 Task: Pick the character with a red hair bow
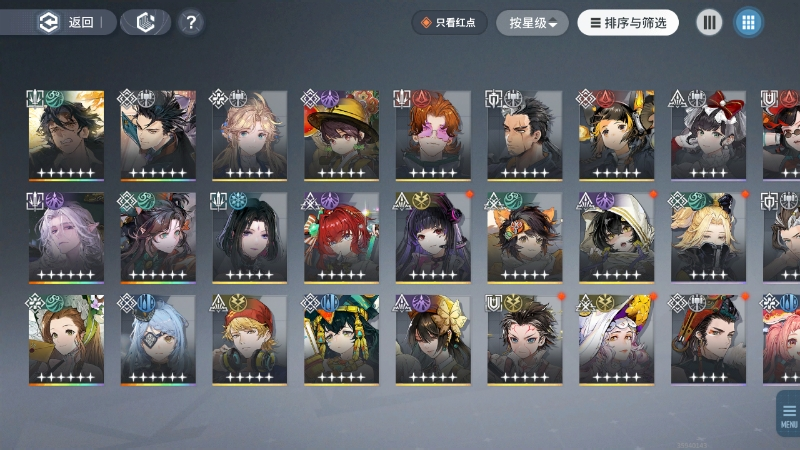coord(710,135)
